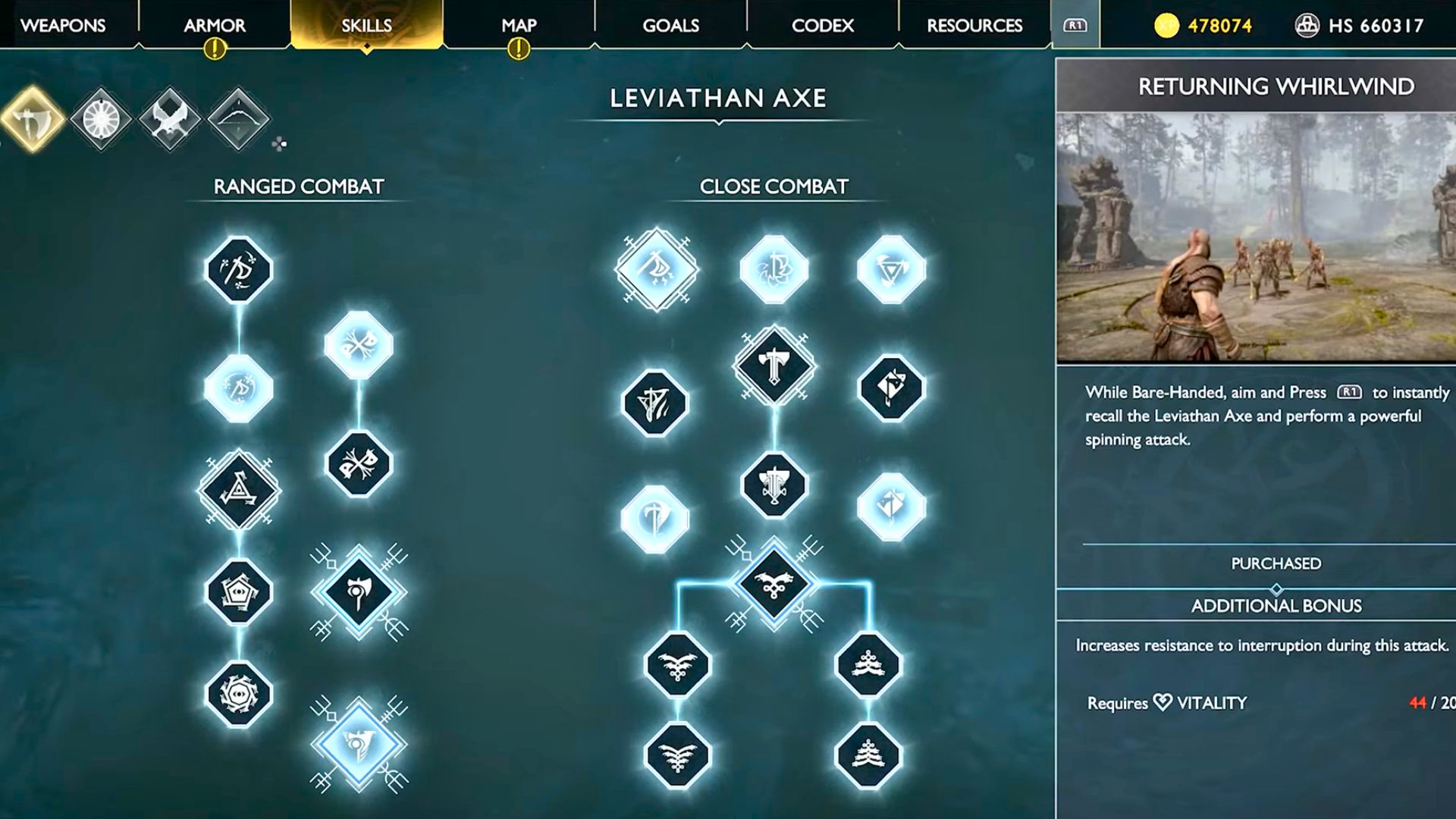Open the Codex tab
1456x819 pixels.
click(x=822, y=25)
